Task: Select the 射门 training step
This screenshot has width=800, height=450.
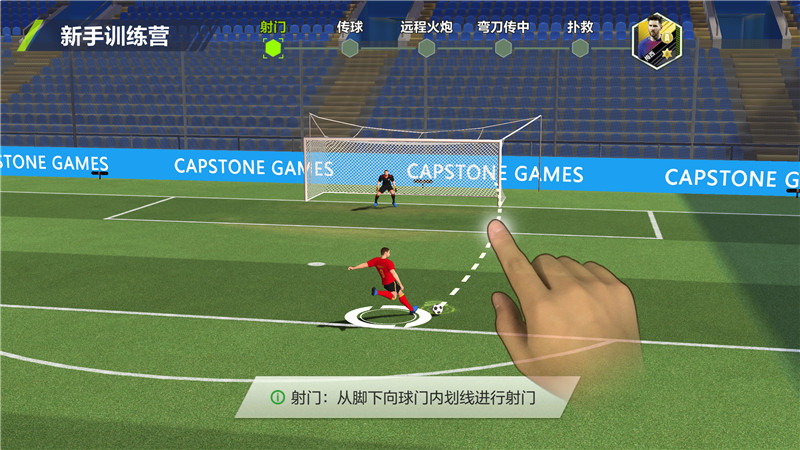Action: pyautogui.click(x=273, y=46)
